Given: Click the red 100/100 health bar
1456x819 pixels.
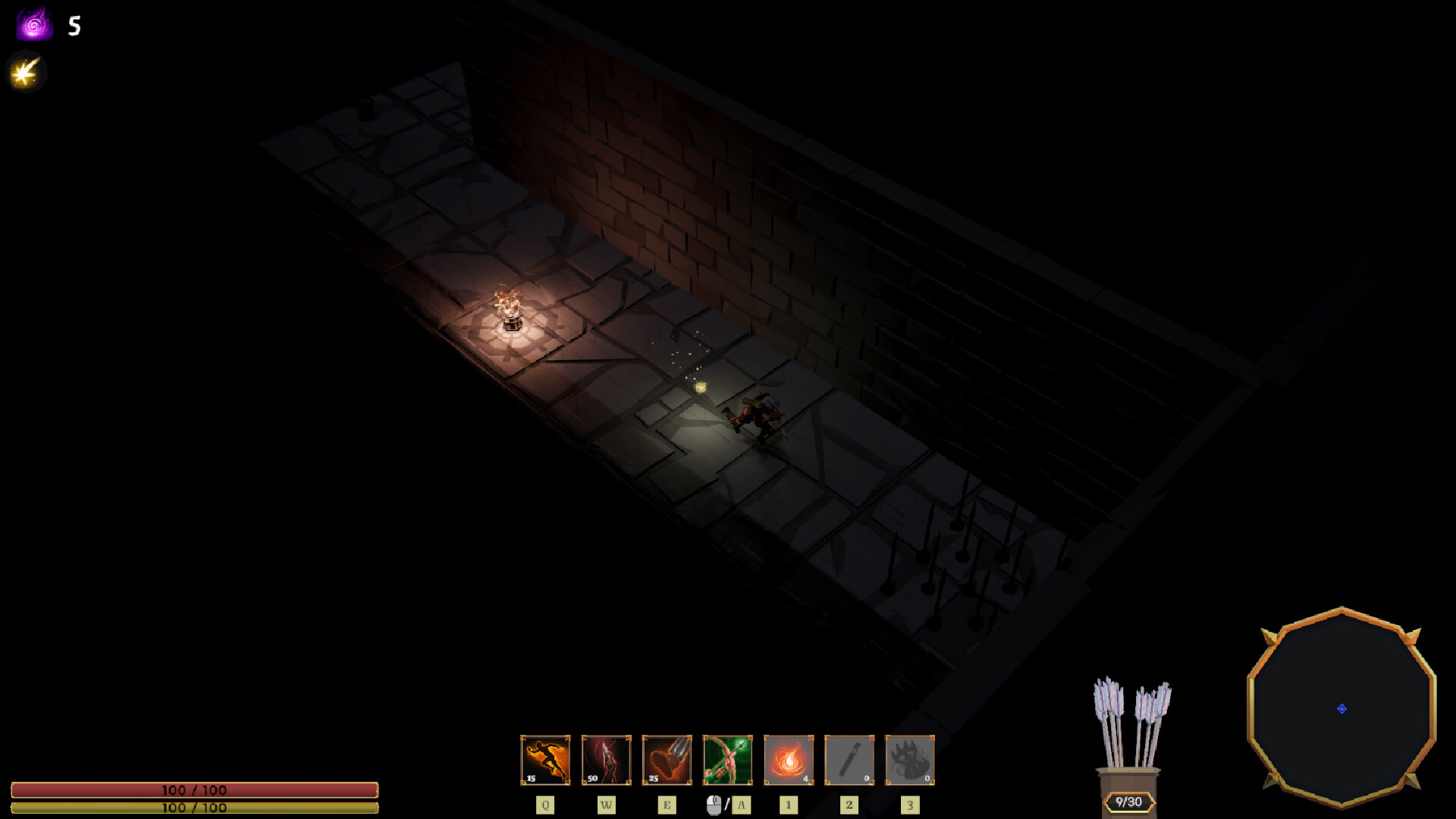Looking at the screenshot, I should click(x=193, y=790).
